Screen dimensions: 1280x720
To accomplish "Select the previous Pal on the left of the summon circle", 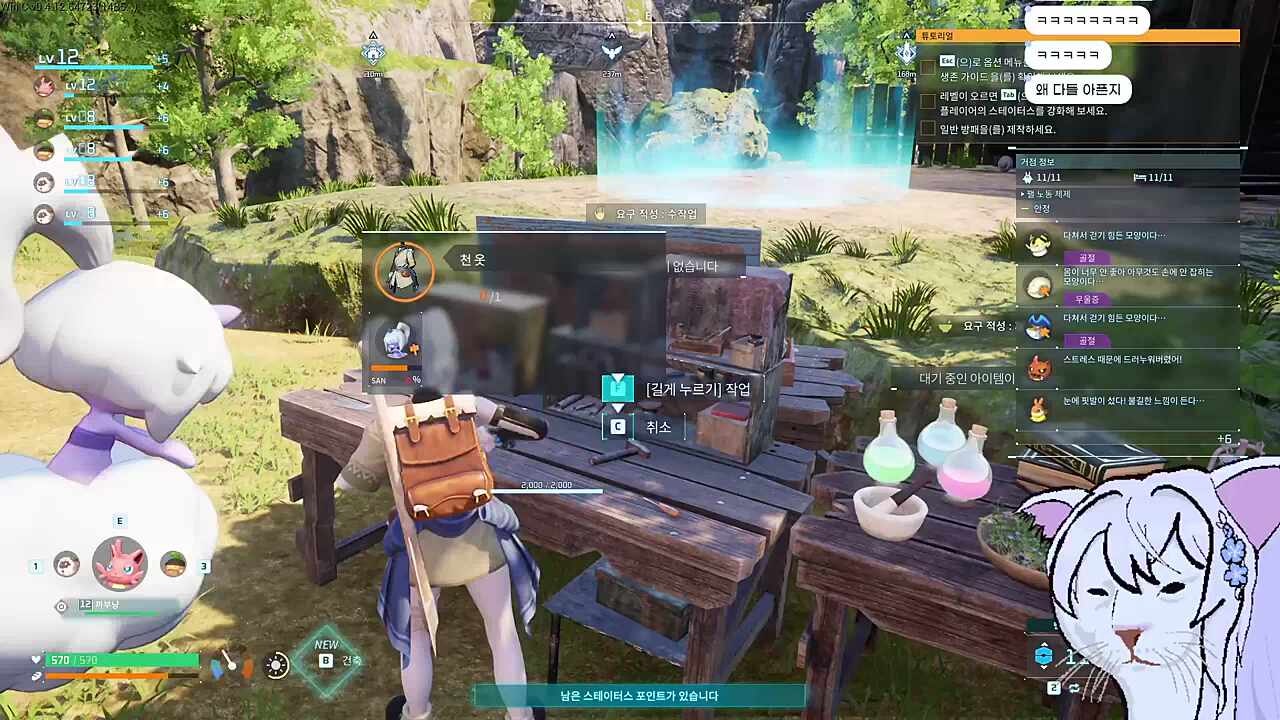I will tap(66, 564).
